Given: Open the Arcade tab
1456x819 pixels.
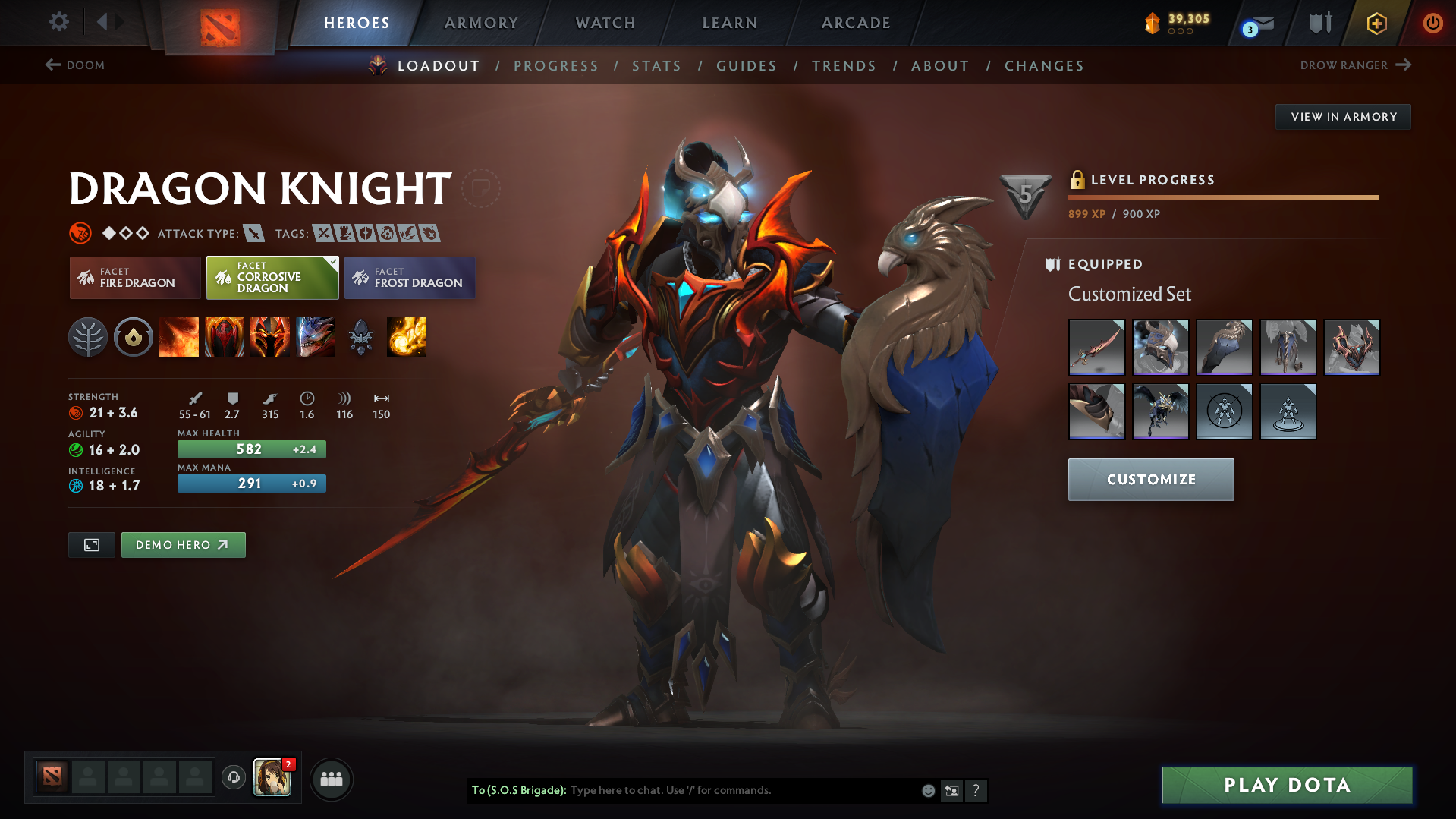Looking at the screenshot, I should (x=856, y=23).
